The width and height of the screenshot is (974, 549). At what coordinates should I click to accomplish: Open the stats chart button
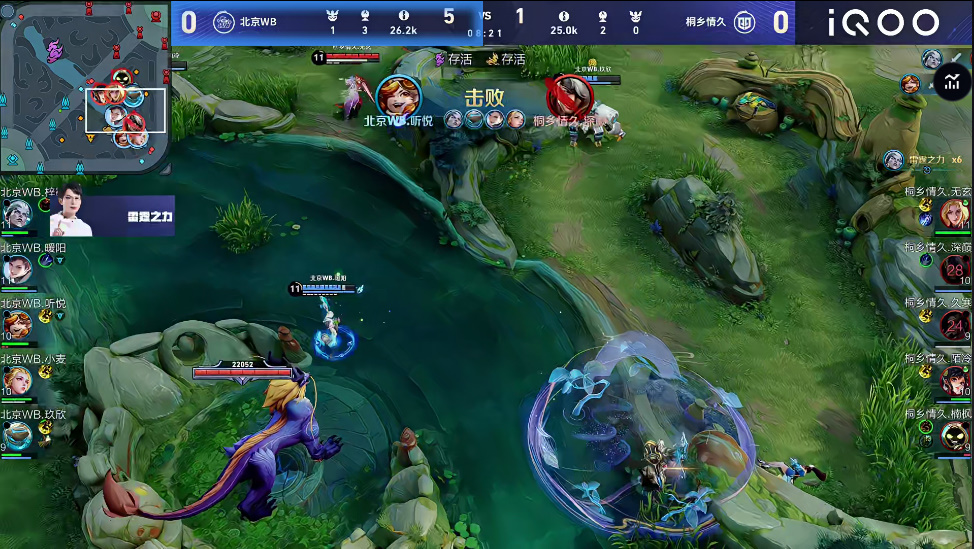tap(950, 83)
